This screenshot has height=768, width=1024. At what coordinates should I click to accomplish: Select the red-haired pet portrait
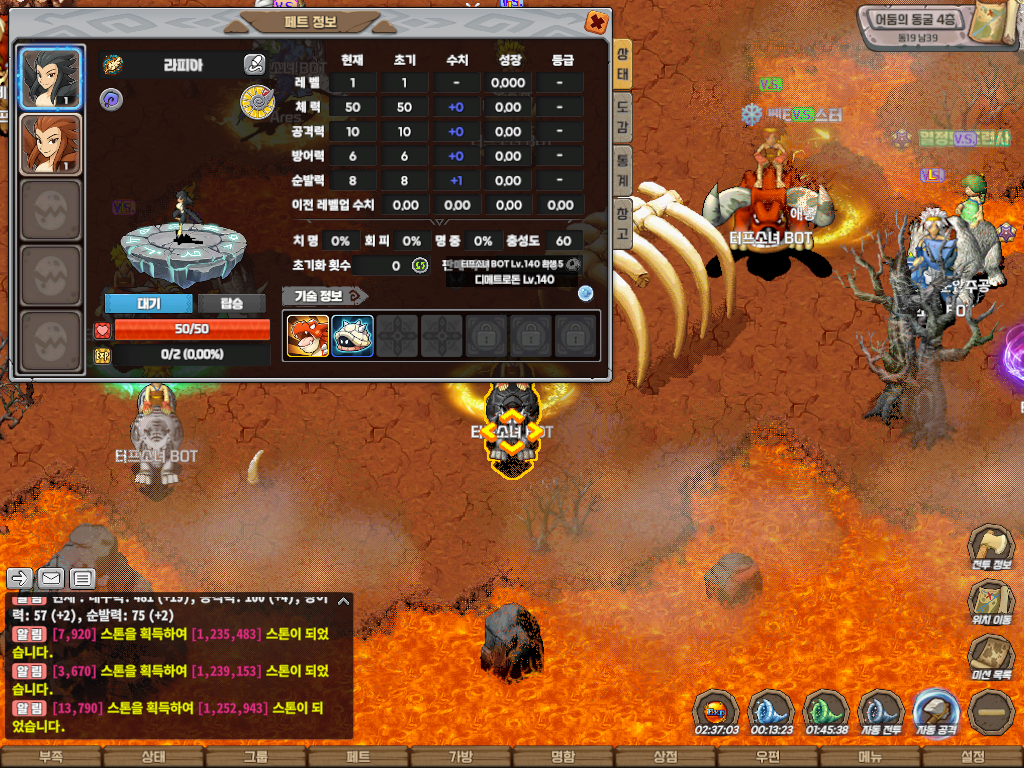pos(51,143)
